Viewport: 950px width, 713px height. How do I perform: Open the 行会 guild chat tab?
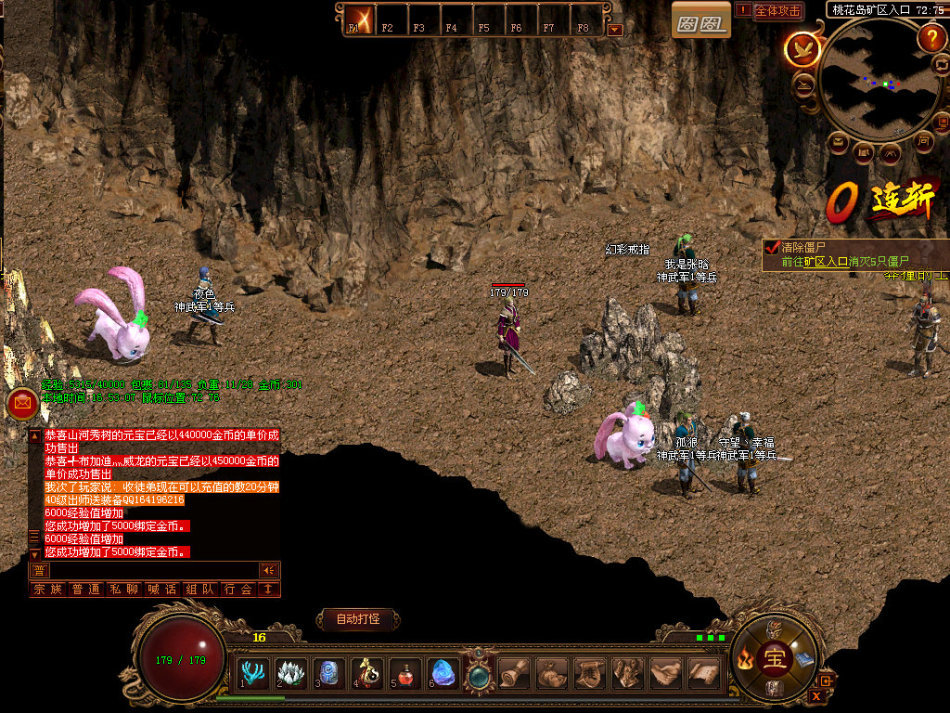tap(238, 589)
